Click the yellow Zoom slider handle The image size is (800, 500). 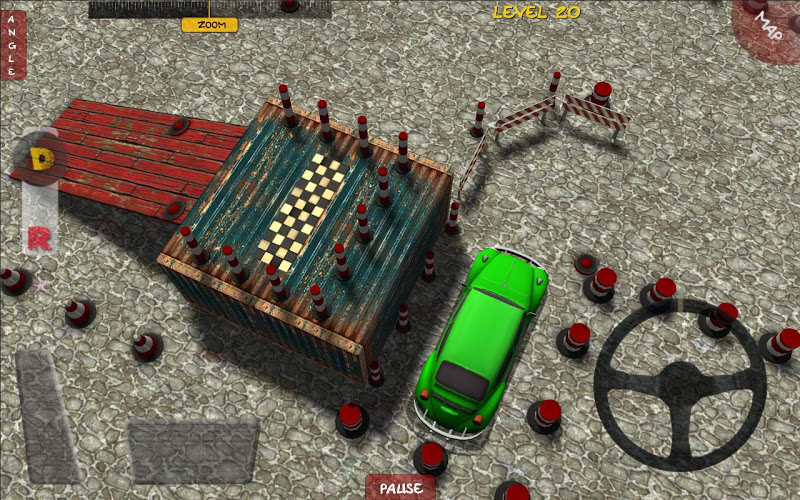[210, 24]
